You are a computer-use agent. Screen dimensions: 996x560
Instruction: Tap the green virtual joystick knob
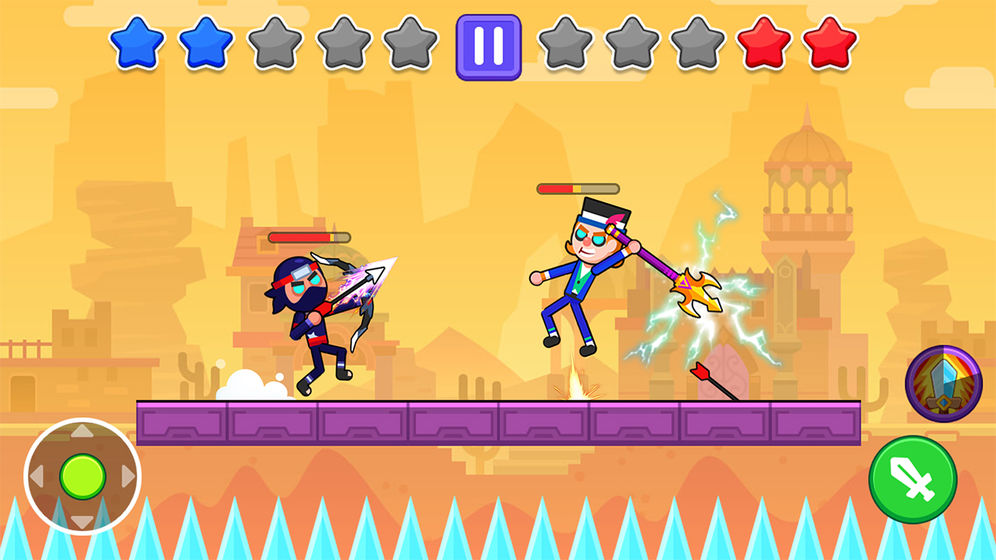tap(82, 477)
